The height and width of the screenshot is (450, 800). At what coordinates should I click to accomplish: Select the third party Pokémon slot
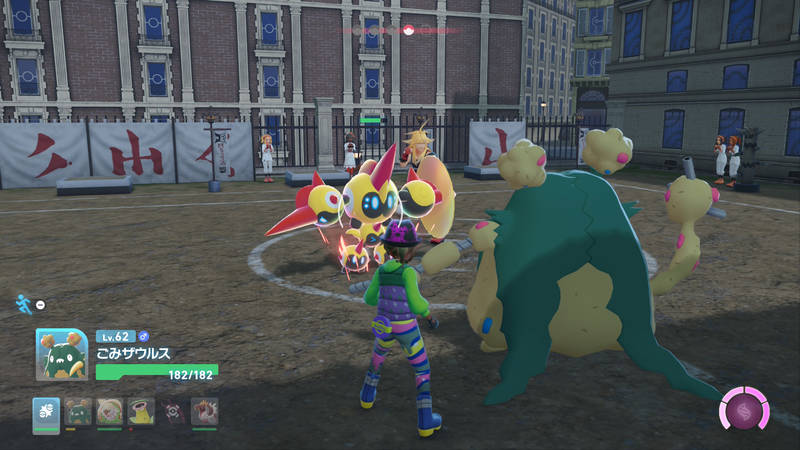(x=110, y=411)
